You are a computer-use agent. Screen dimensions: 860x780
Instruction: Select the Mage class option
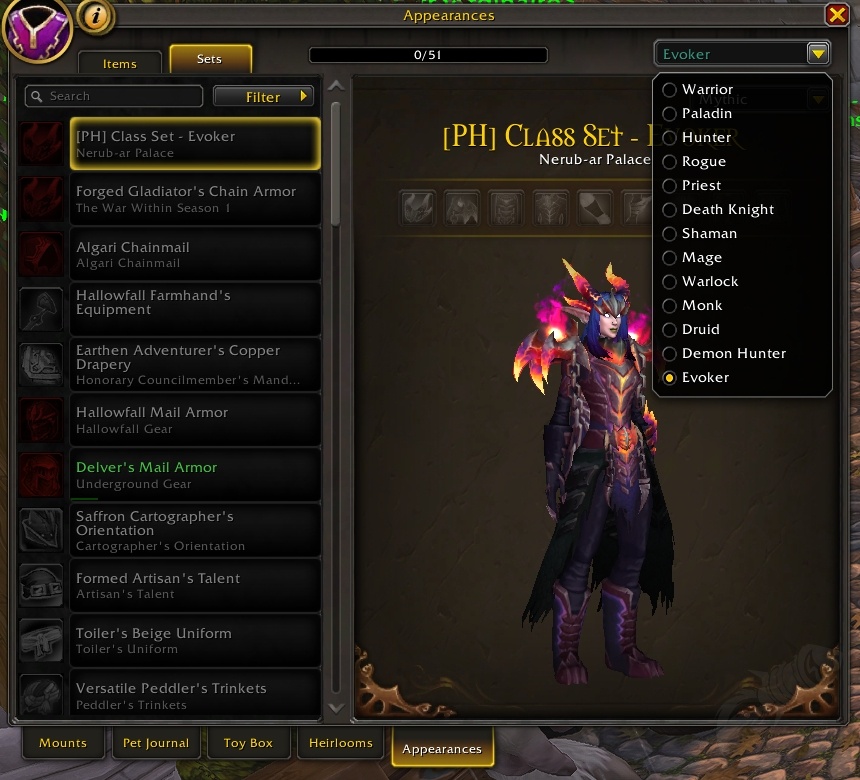tap(701, 258)
